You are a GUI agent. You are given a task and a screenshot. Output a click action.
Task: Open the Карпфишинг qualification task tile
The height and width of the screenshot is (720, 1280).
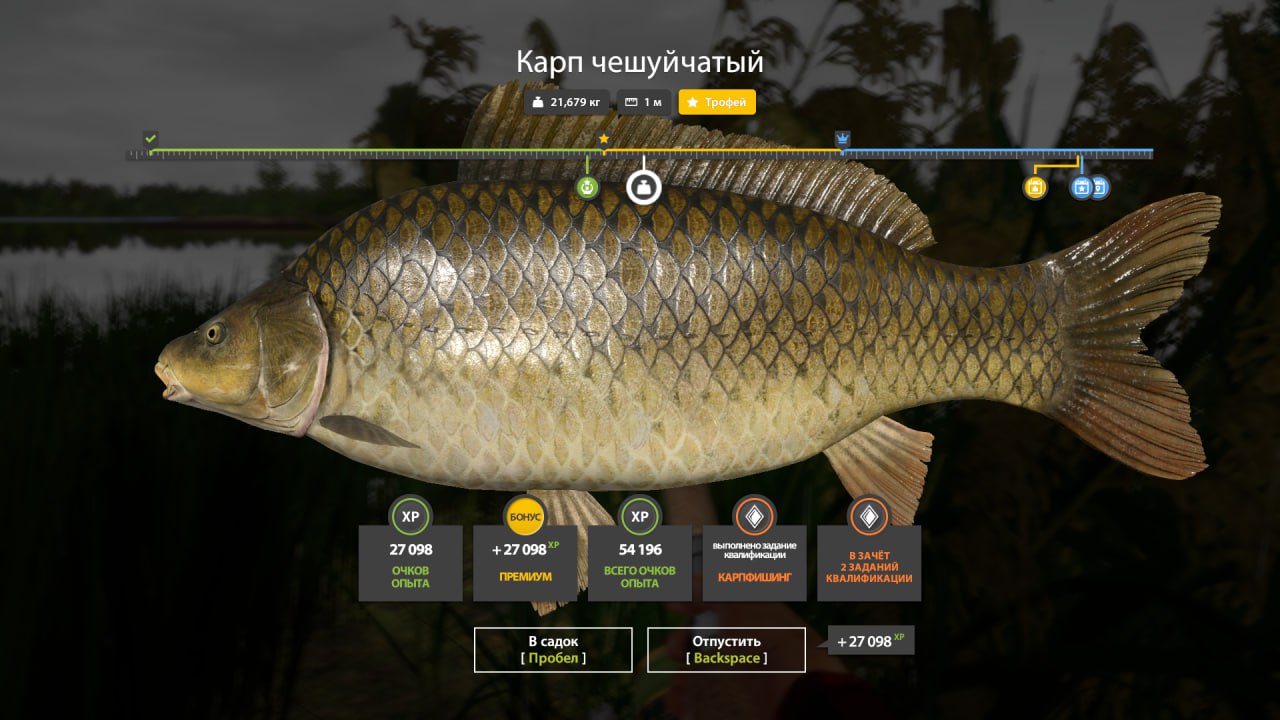(754, 562)
